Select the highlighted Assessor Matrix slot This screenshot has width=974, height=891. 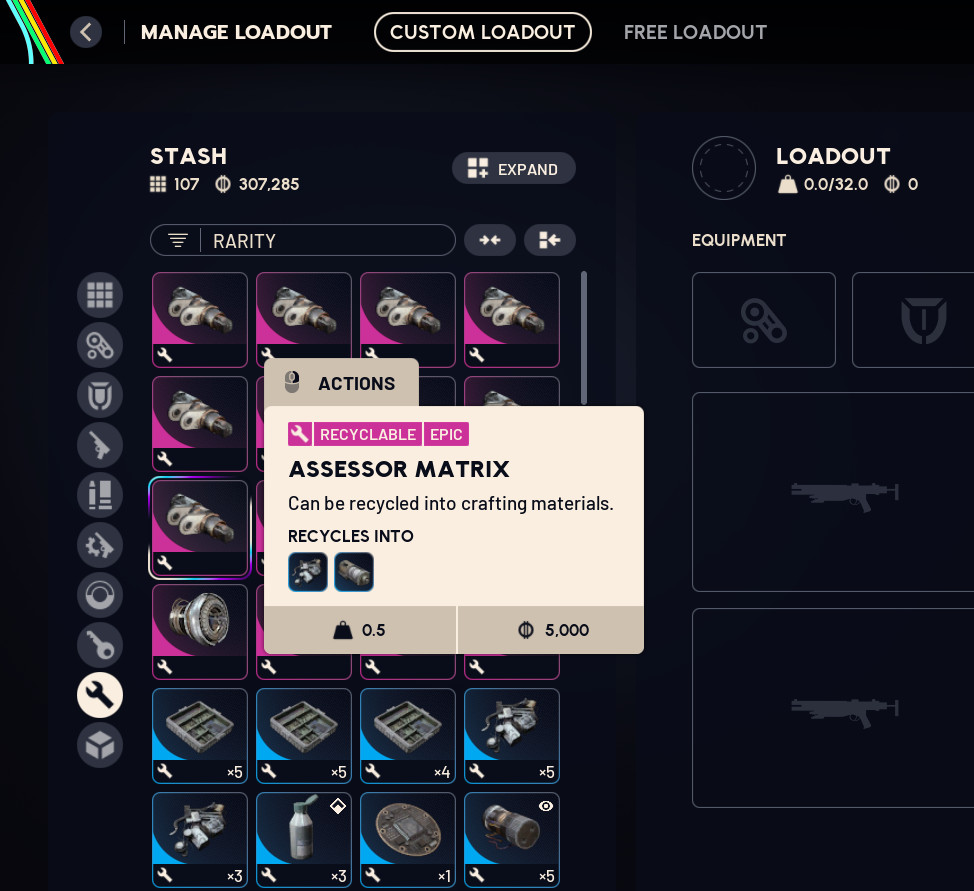pos(200,528)
